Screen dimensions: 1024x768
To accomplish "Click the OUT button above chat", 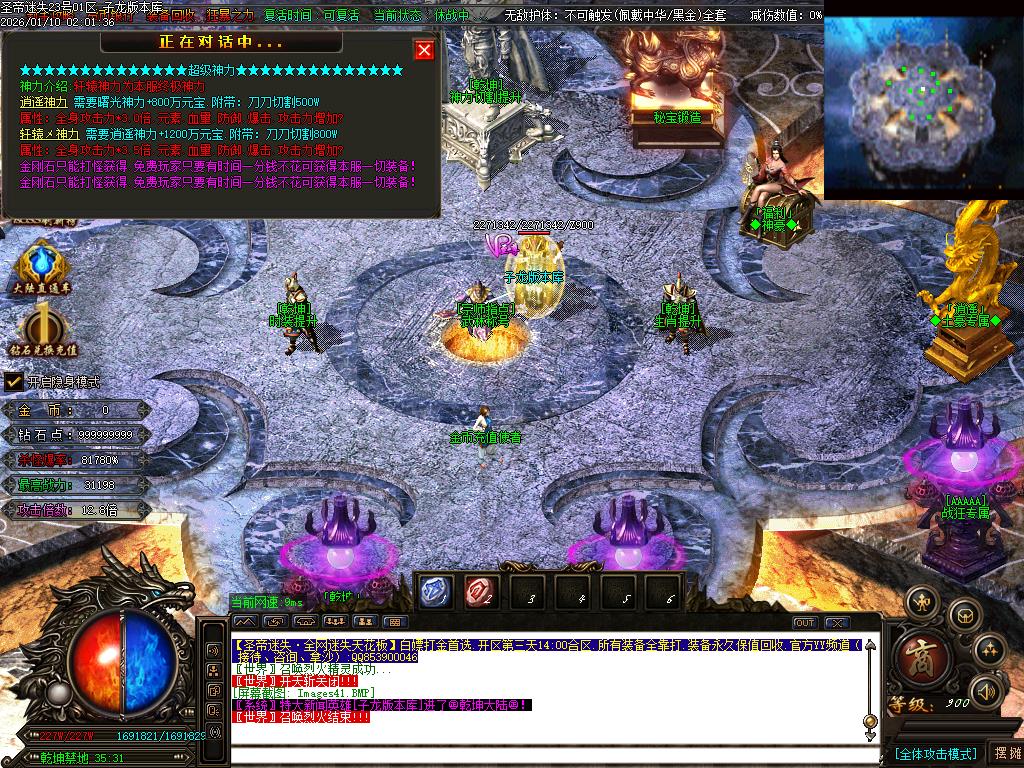I will point(805,623).
